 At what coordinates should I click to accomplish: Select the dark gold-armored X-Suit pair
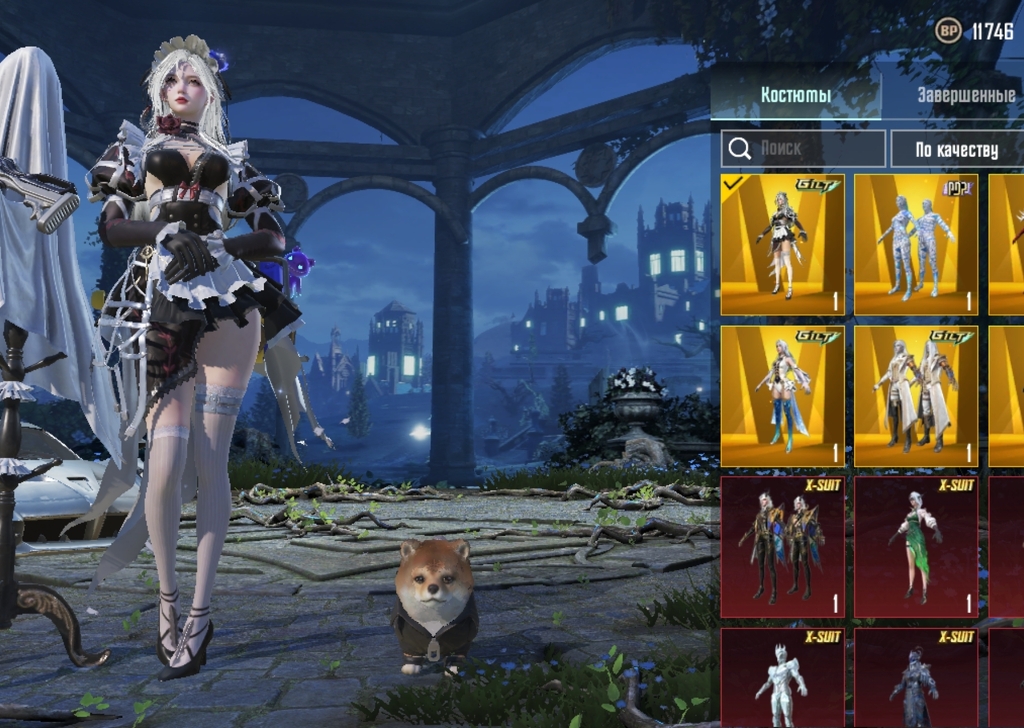point(782,547)
